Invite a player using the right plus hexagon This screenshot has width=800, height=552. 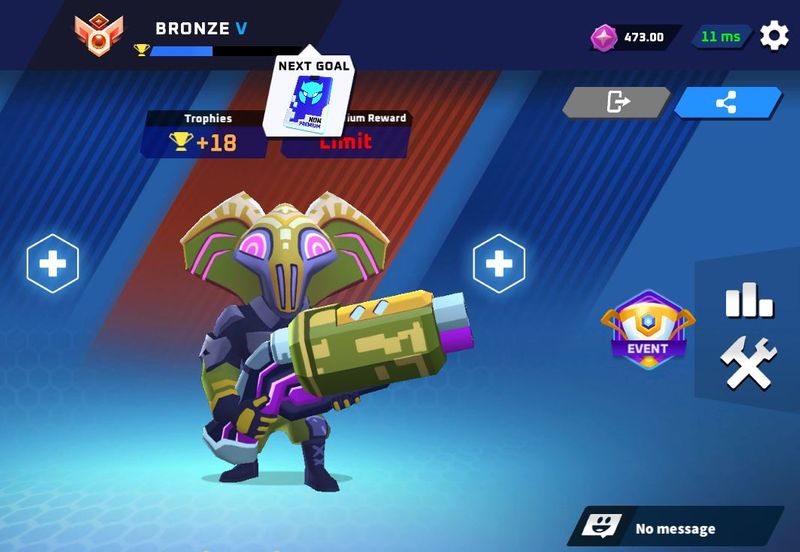point(498,264)
